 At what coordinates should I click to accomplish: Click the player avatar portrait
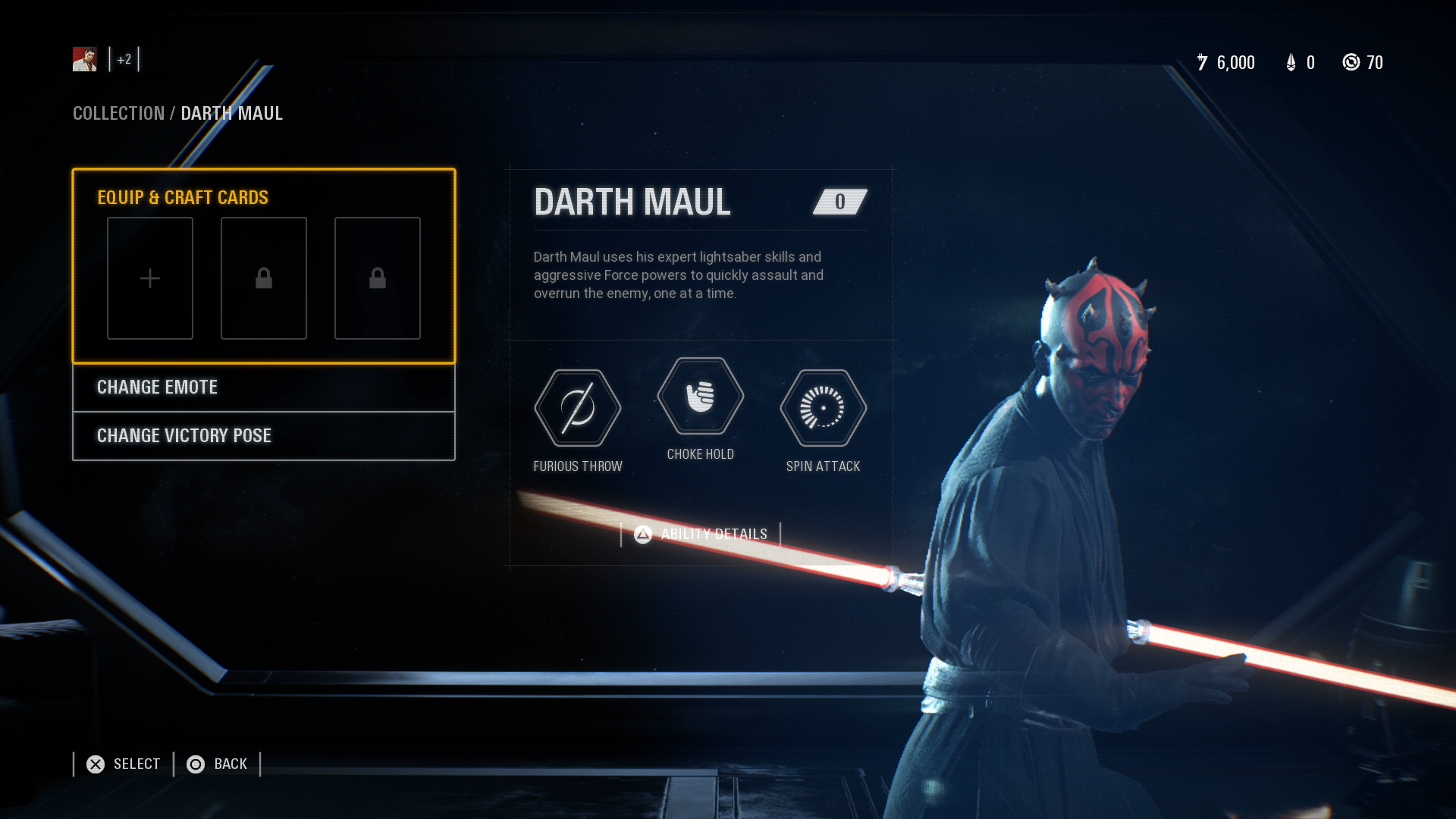(84, 58)
